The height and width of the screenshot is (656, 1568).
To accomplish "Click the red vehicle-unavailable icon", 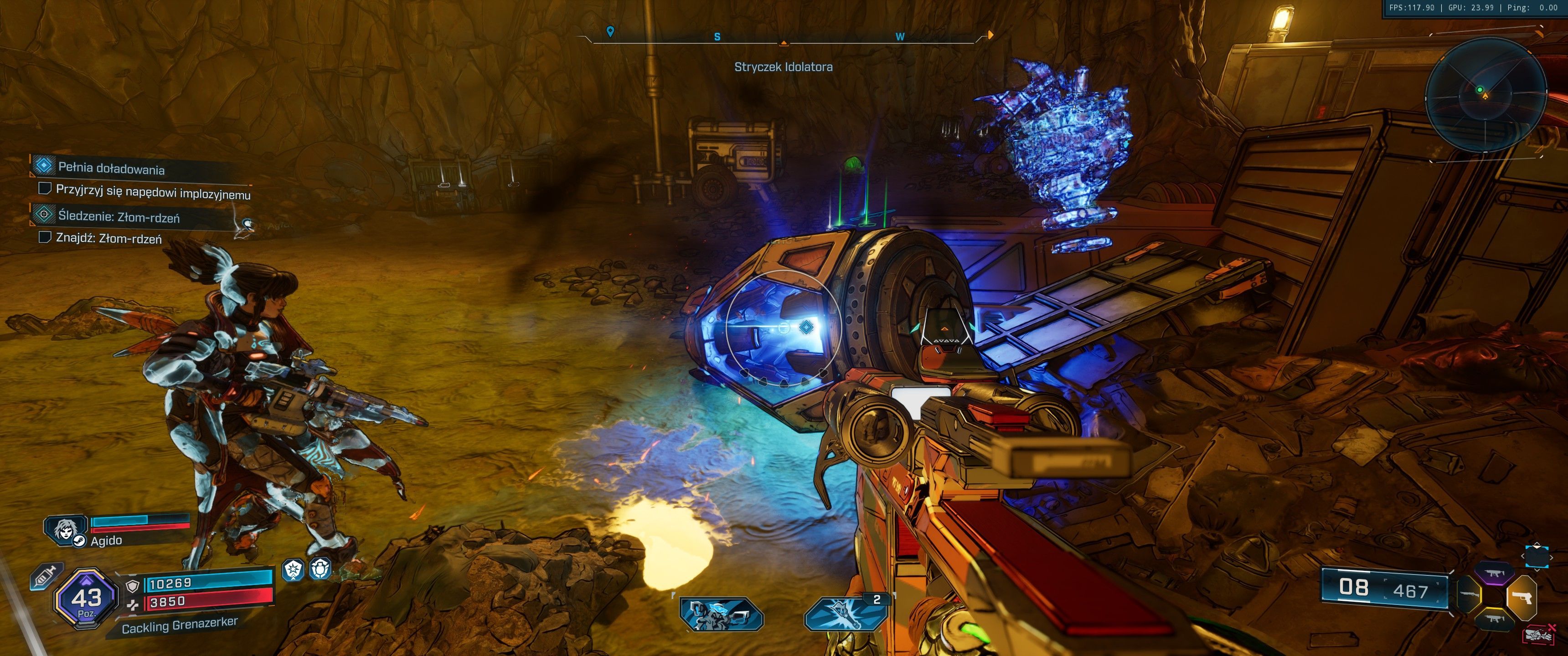I will 1541,635.
